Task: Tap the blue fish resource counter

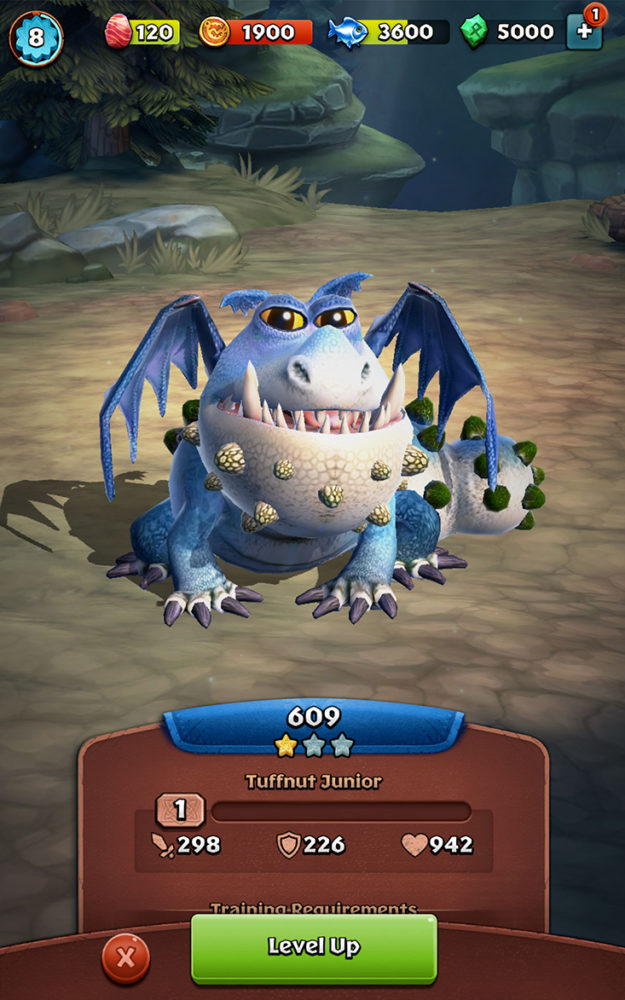Action: tap(388, 32)
